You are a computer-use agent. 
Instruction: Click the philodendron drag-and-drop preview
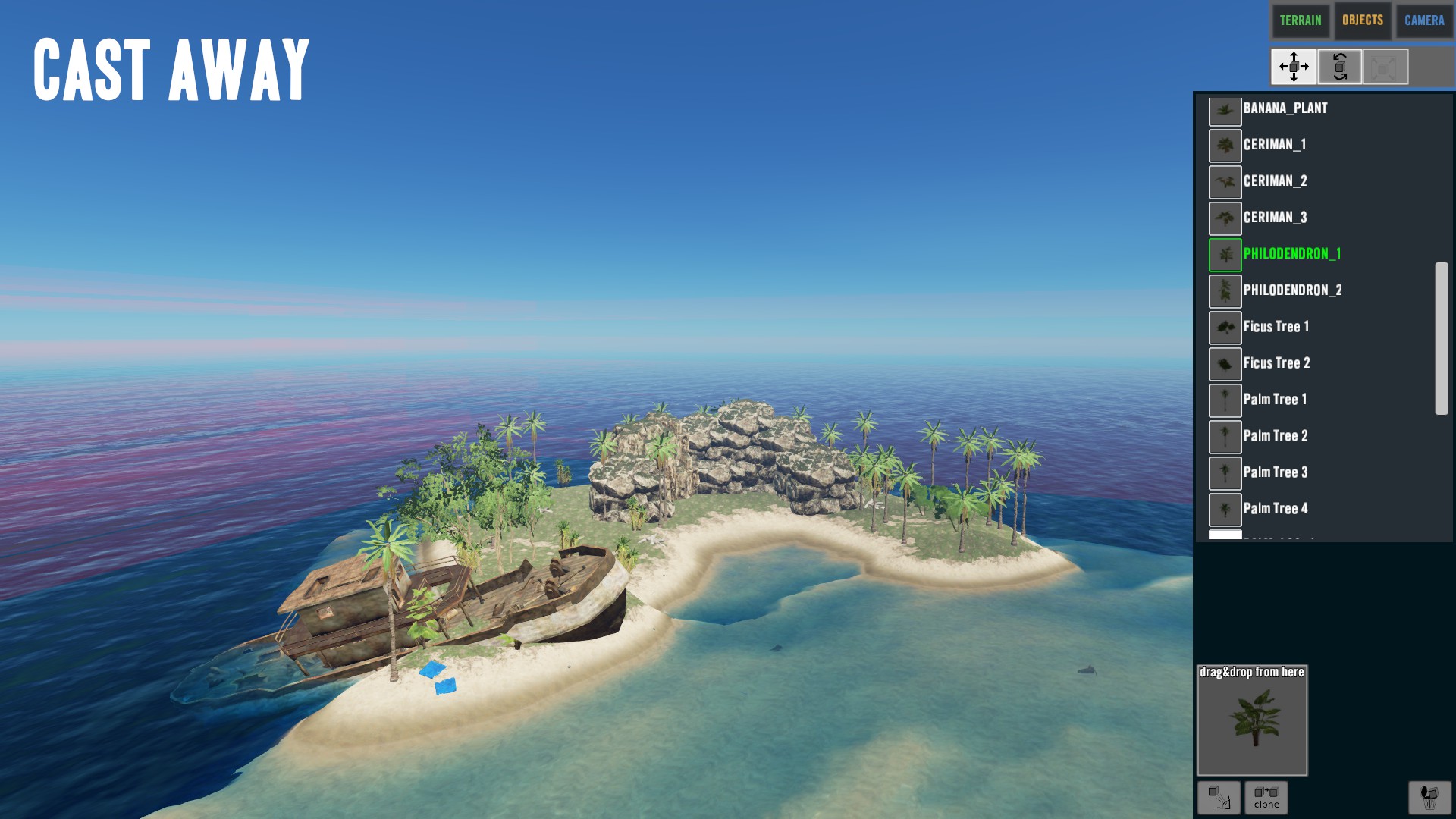point(1252,720)
